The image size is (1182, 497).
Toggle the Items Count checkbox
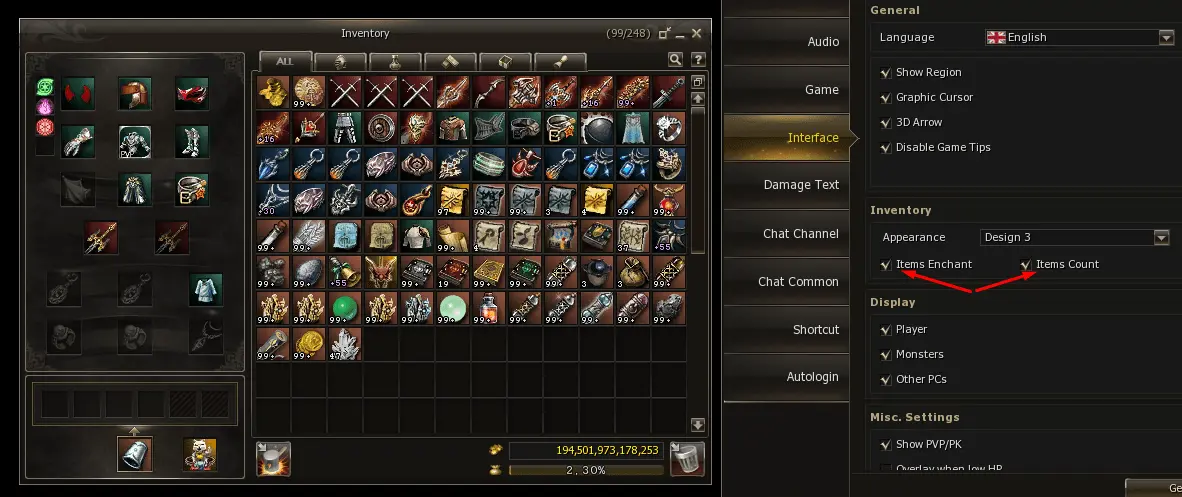[1026, 265]
